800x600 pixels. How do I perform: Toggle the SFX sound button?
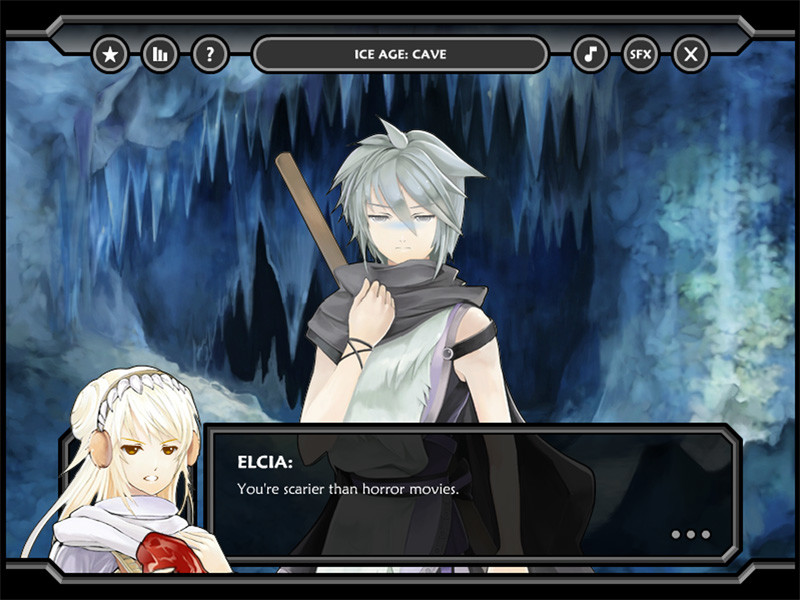pyautogui.click(x=640, y=54)
